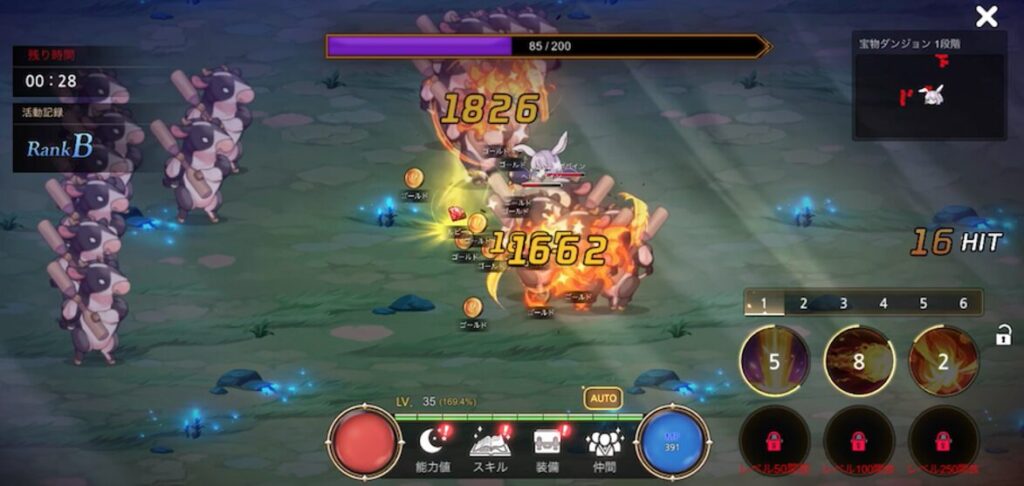Toggle the AUTO battle button
The width and height of the screenshot is (1024, 486).
tap(603, 397)
